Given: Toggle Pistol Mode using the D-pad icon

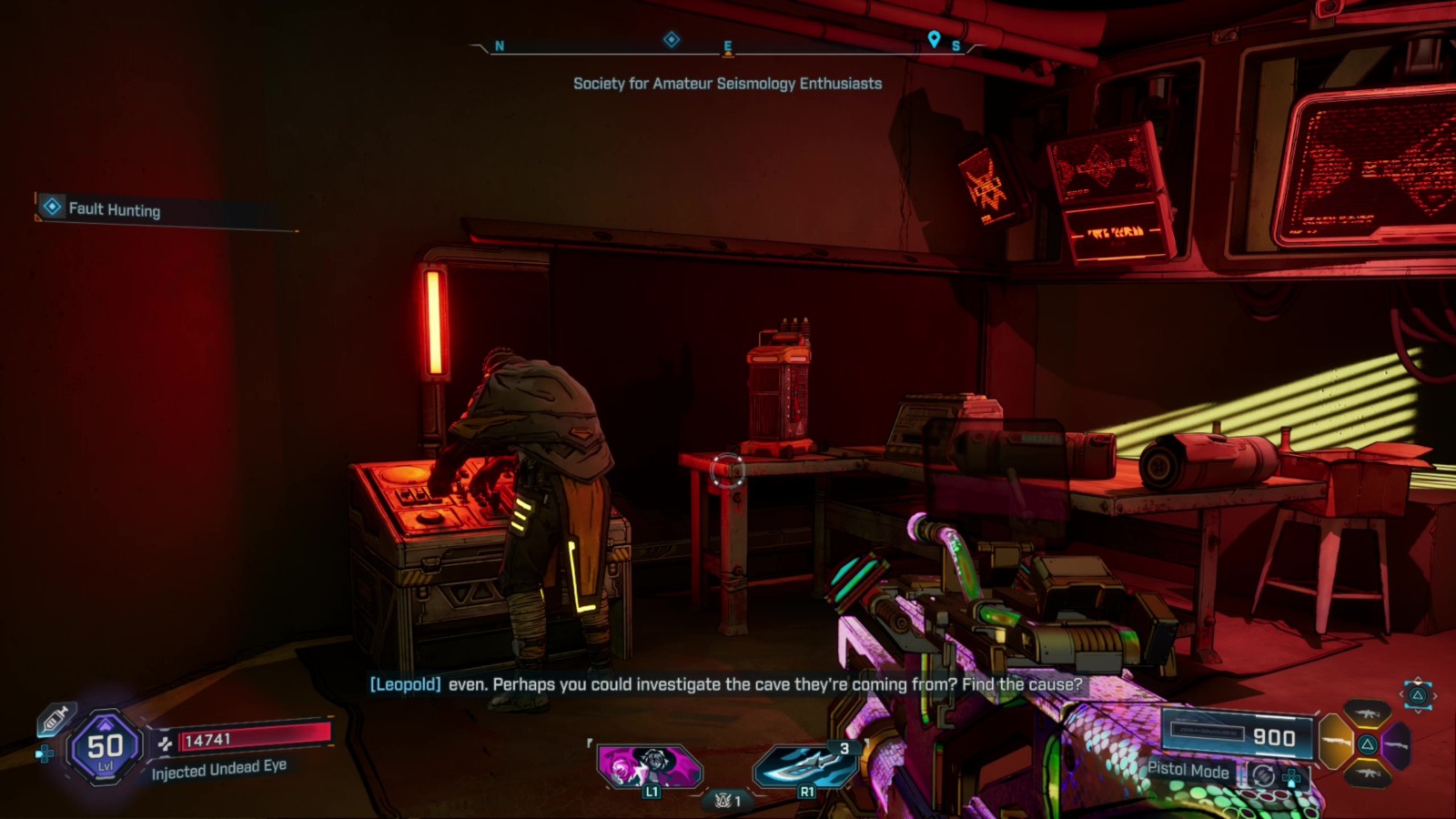Looking at the screenshot, I should pos(1291,777).
